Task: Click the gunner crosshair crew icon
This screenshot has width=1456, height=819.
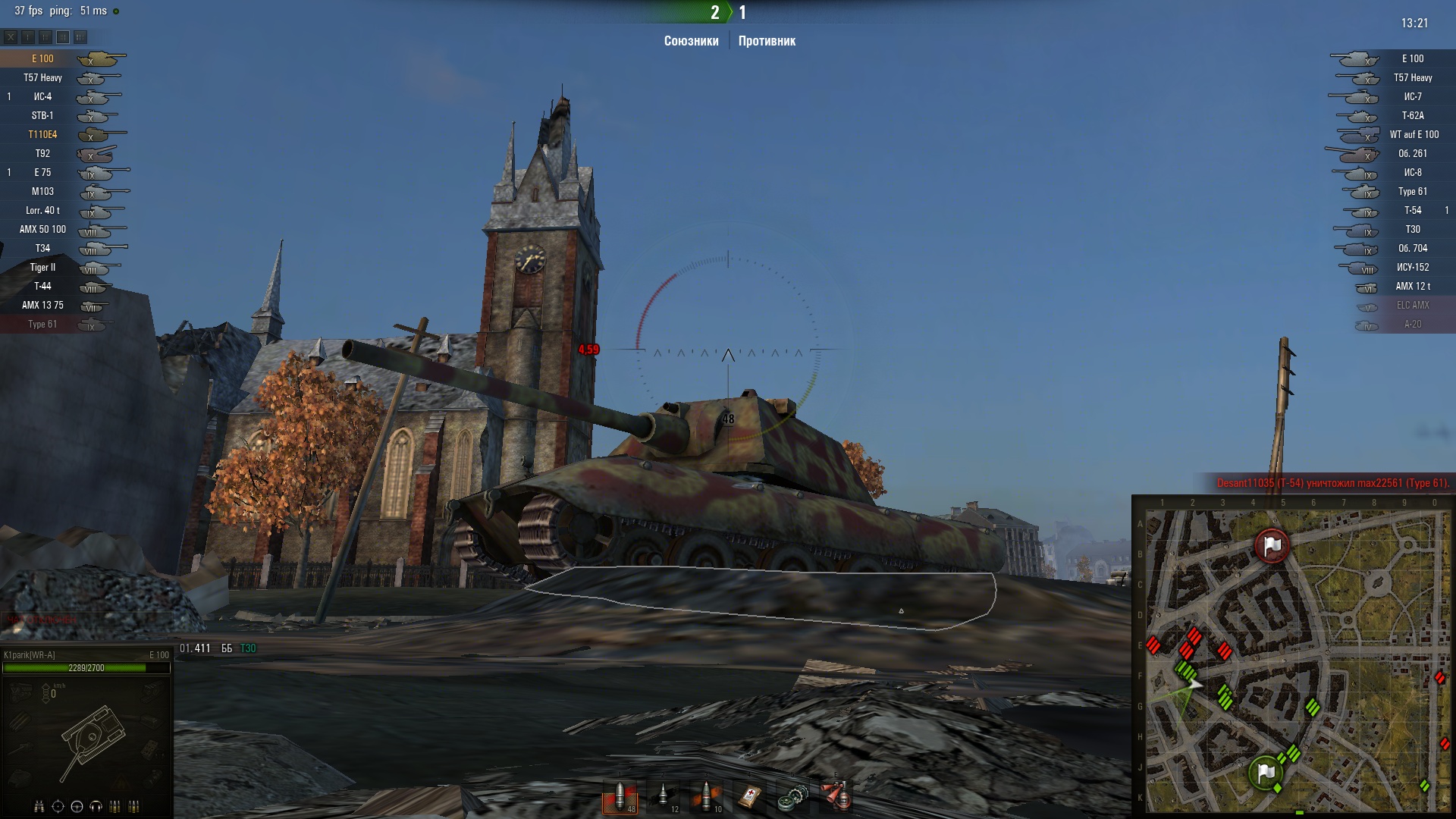Action: [x=58, y=806]
